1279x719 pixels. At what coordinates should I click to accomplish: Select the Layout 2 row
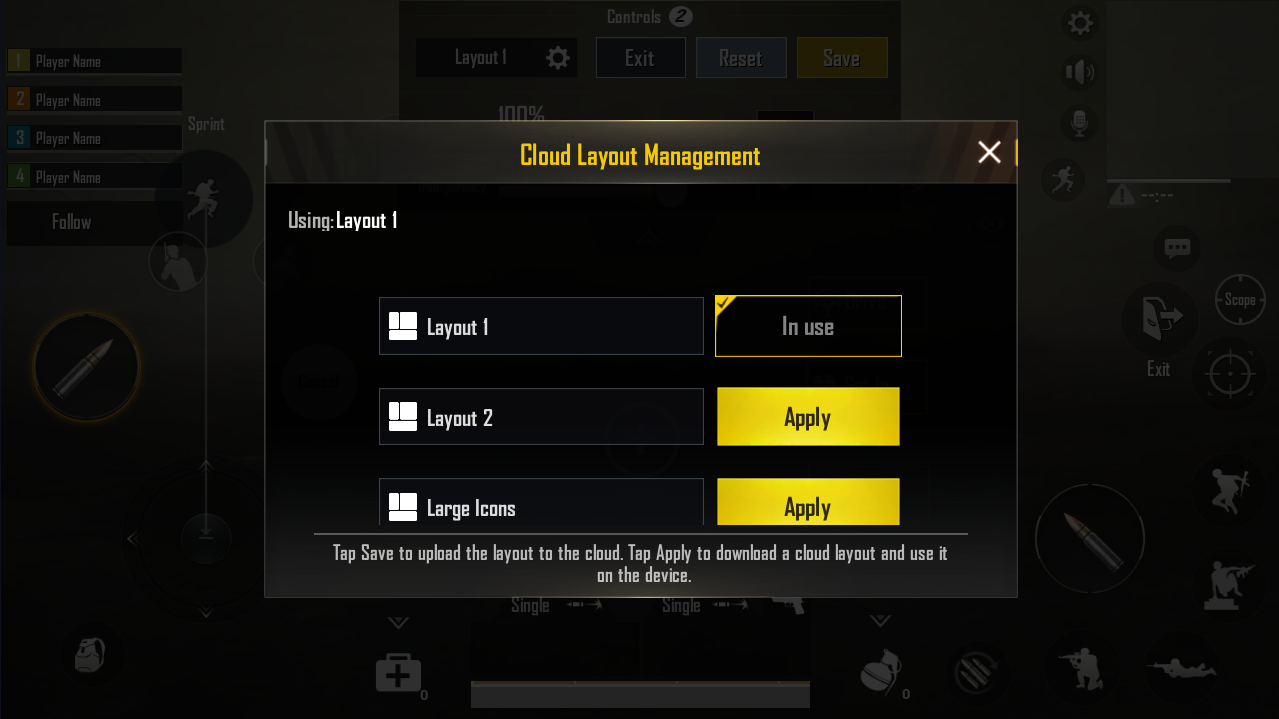click(x=541, y=417)
